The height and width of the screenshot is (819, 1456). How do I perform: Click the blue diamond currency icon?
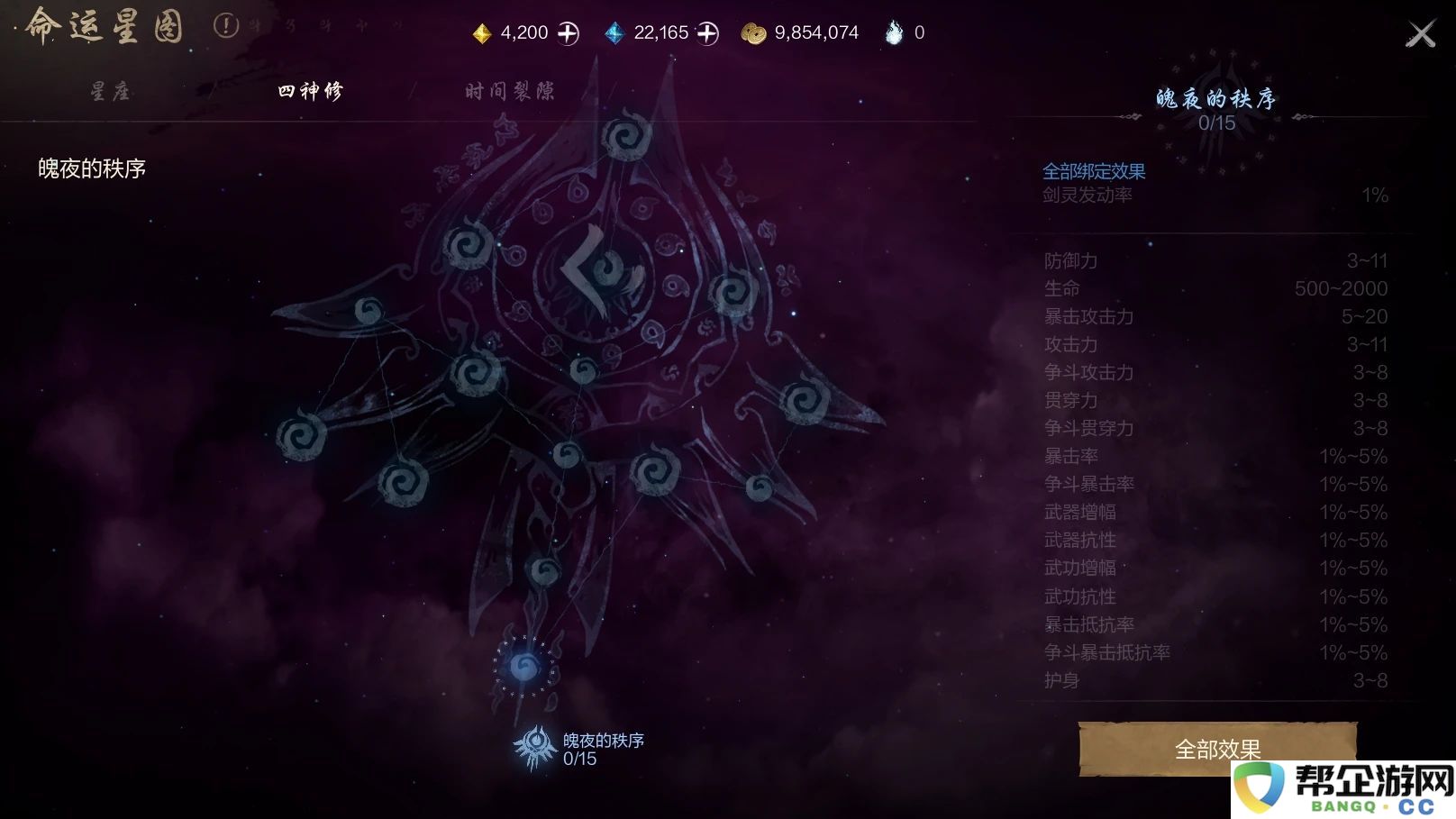616,32
